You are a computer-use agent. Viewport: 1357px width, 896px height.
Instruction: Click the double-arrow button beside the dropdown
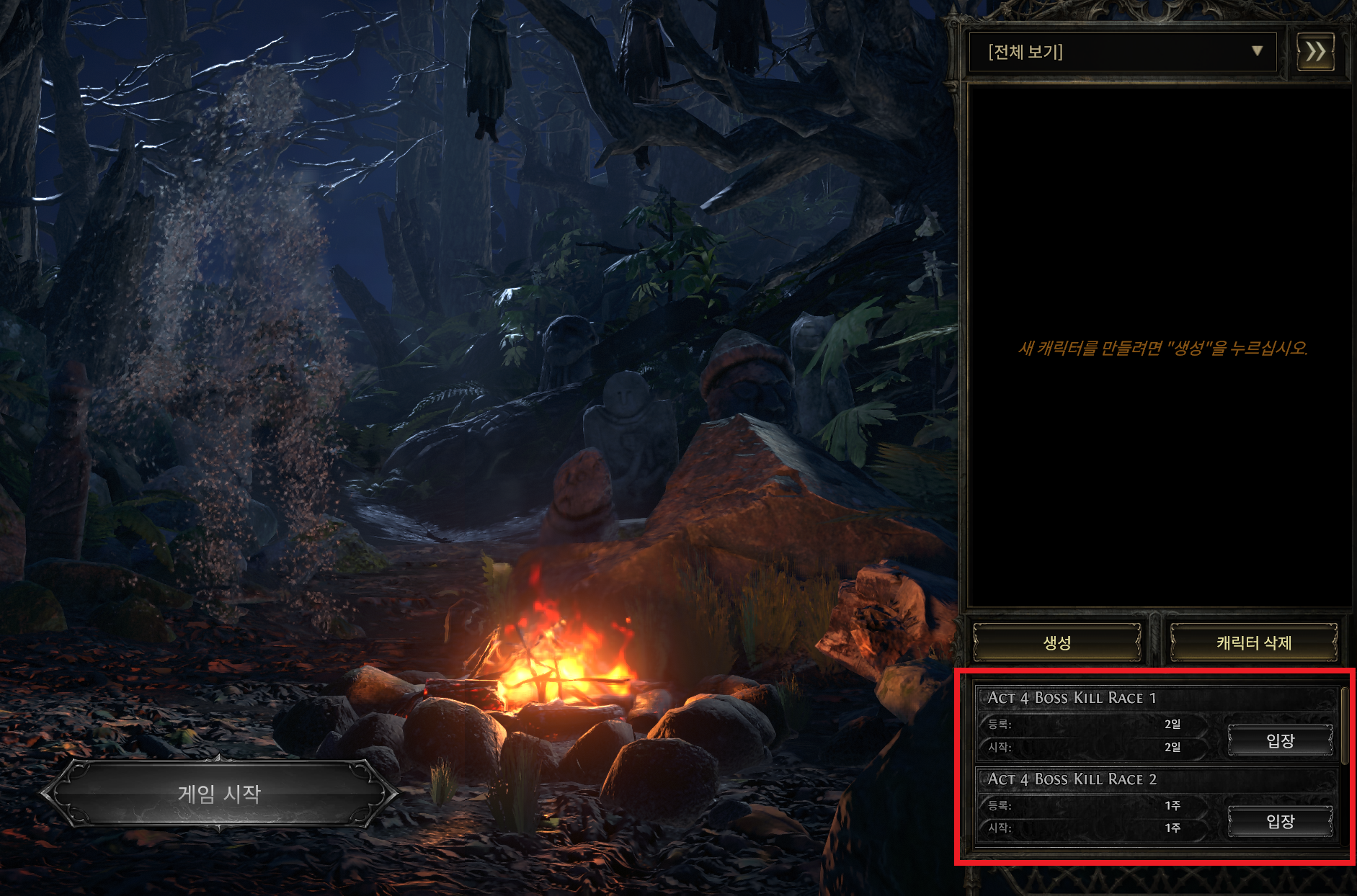coord(1315,52)
